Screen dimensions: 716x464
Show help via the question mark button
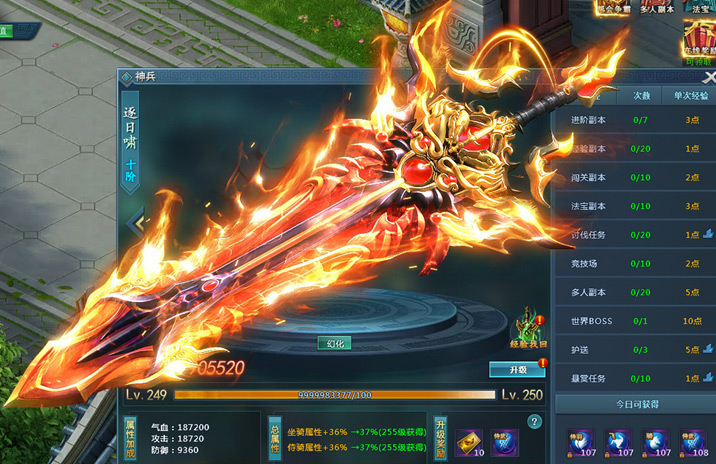point(533,421)
